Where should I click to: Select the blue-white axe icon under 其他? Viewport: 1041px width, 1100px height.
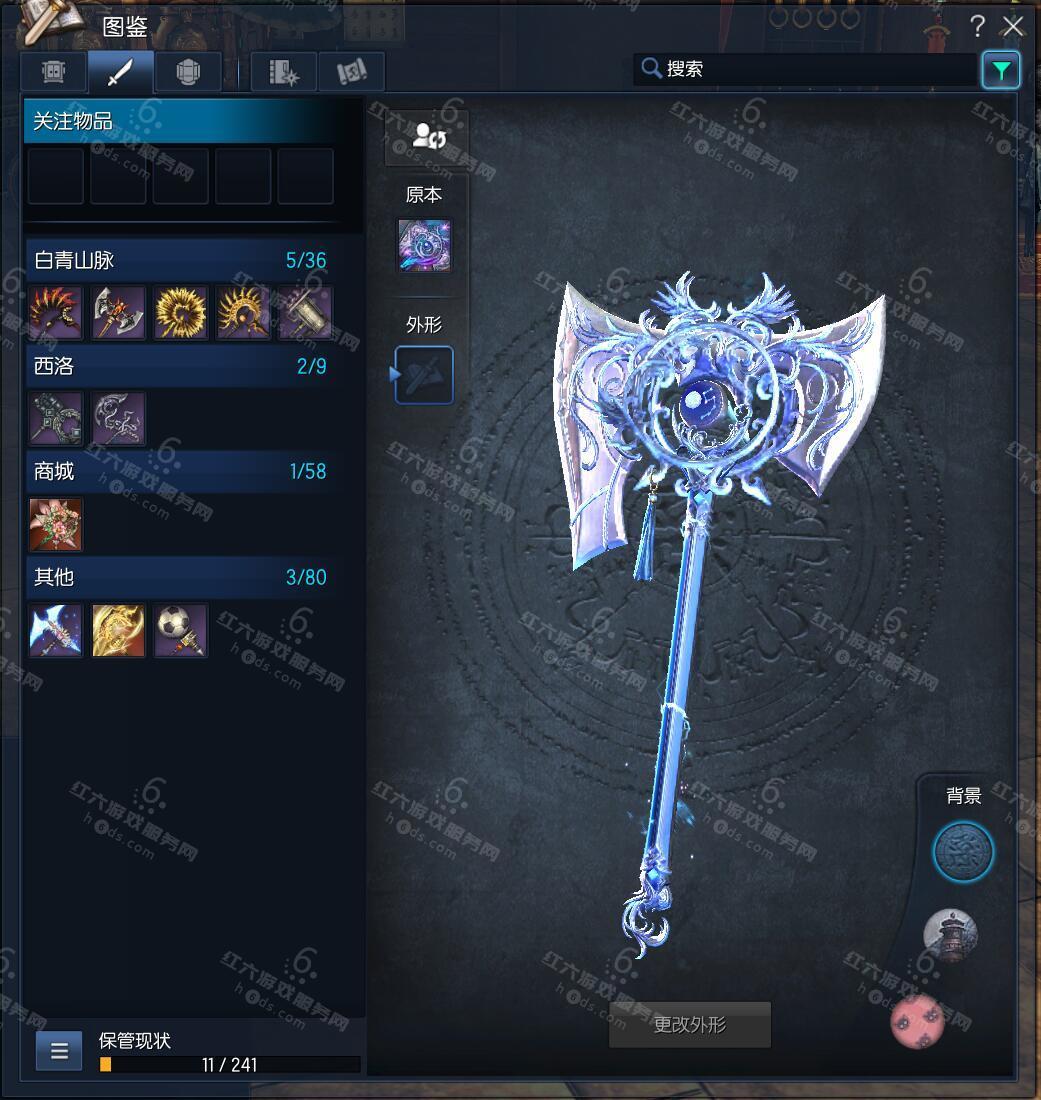(x=56, y=630)
